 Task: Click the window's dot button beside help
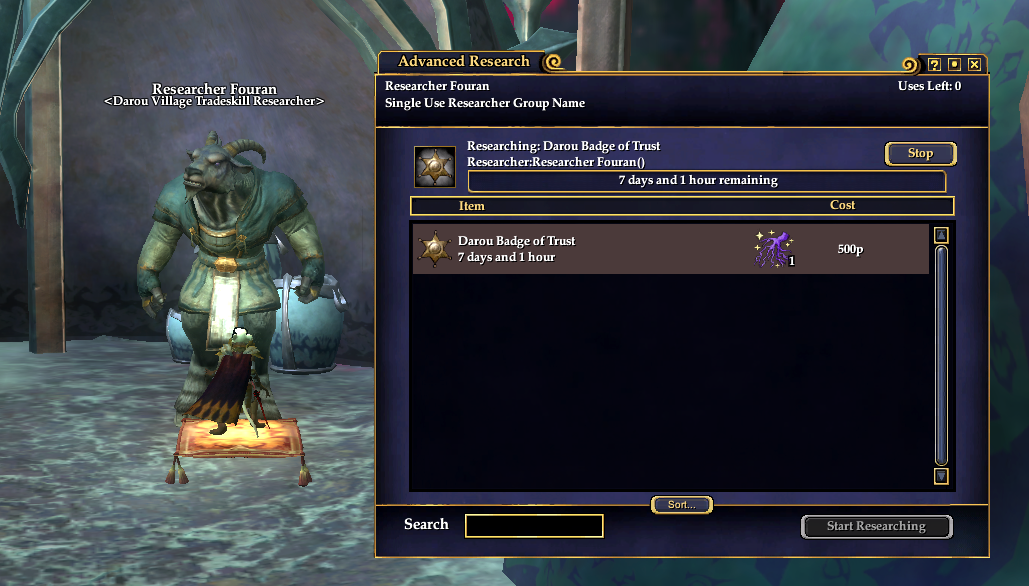click(954, 64)
